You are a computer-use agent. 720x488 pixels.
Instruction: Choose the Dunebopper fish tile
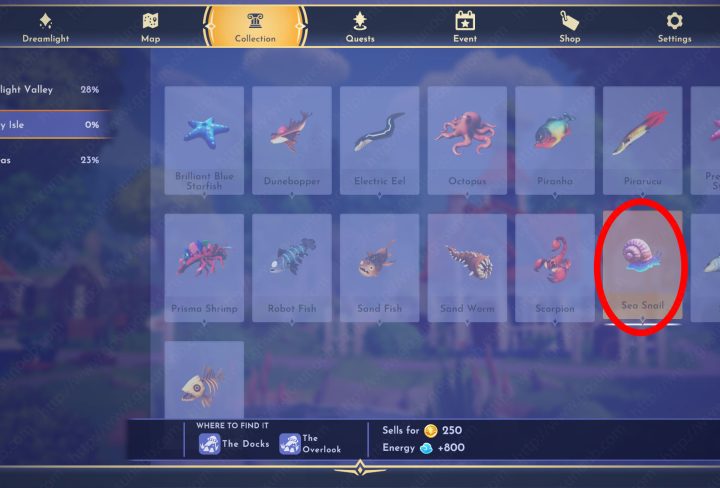tap(292, 140)
